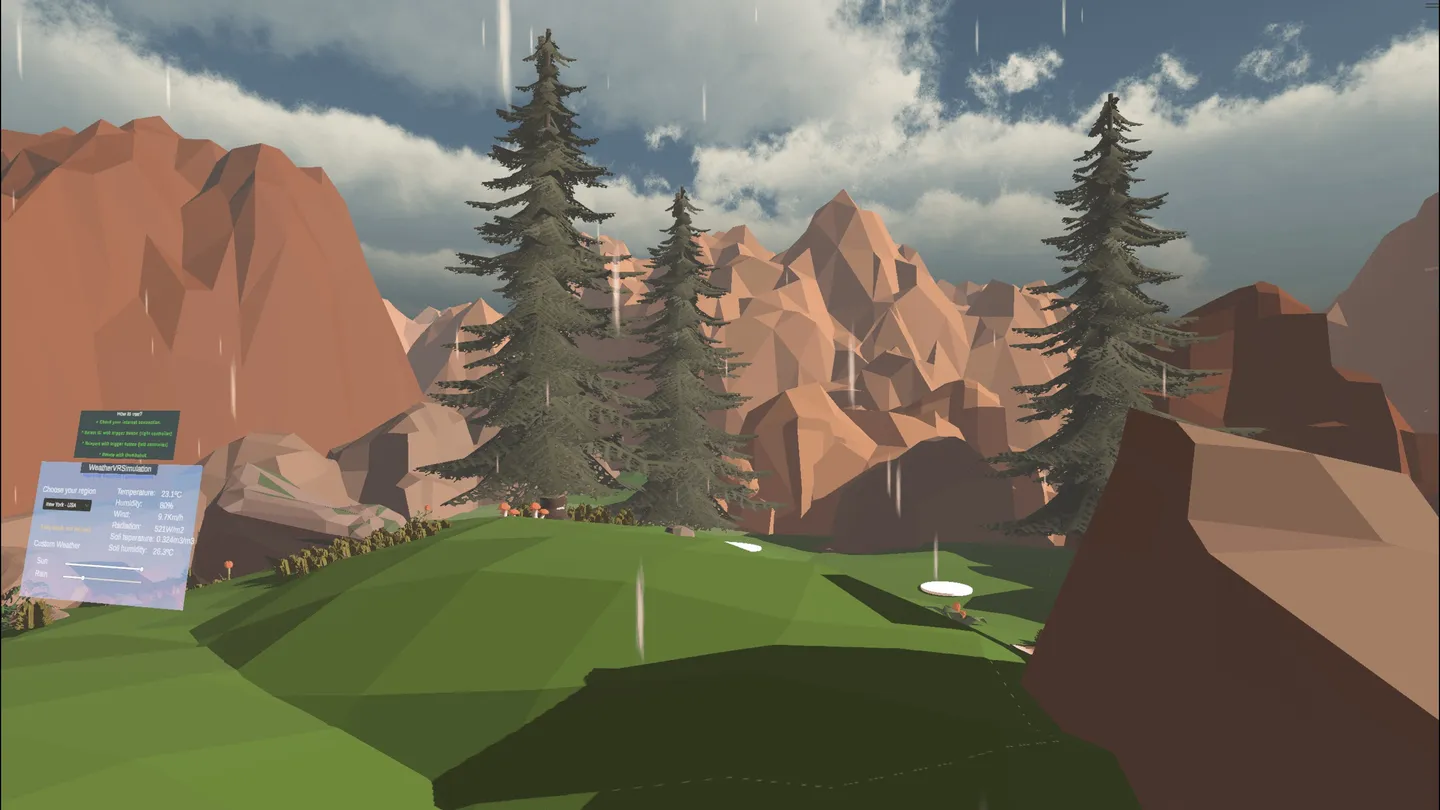Click the first green instruction bullet on help panel

(128, 423)
